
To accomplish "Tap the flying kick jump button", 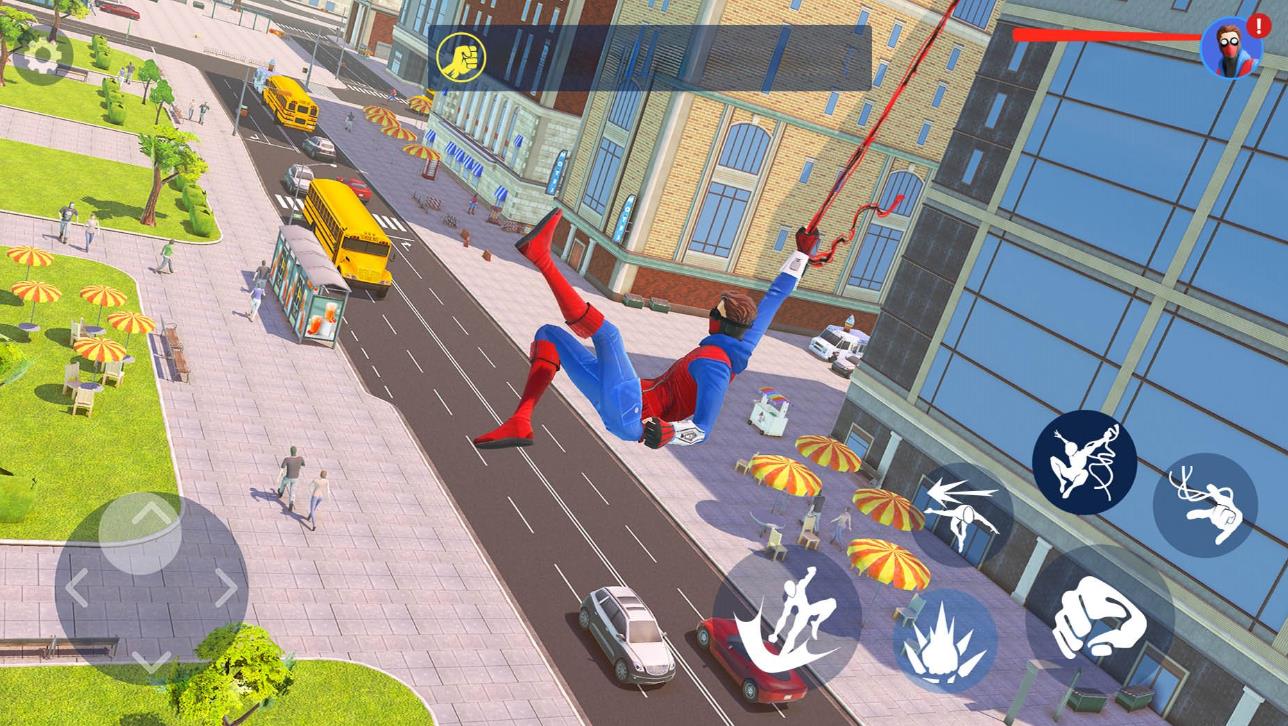I will pos(786,618).
